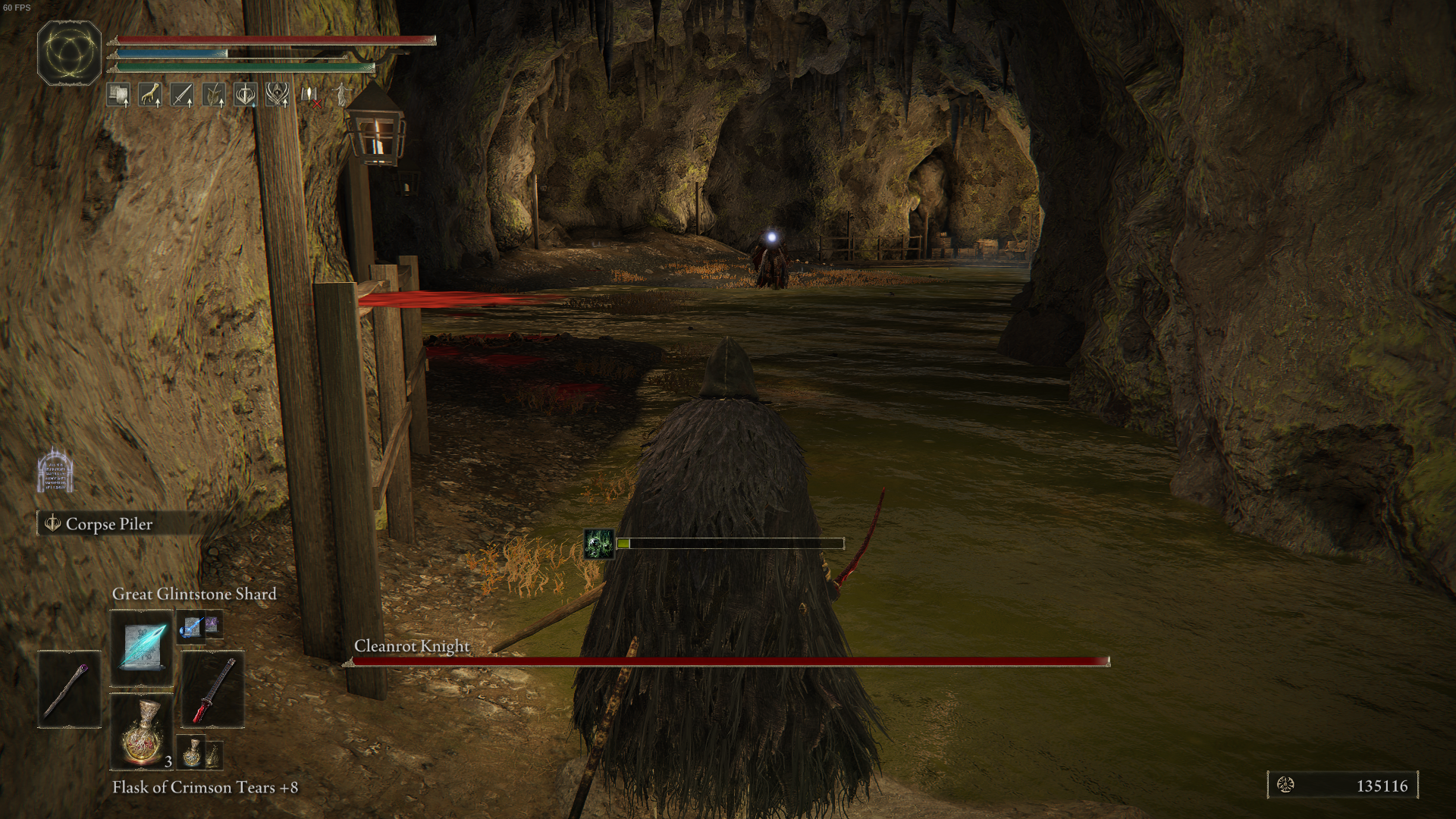Click the Erdtree statue status icon

341,94
